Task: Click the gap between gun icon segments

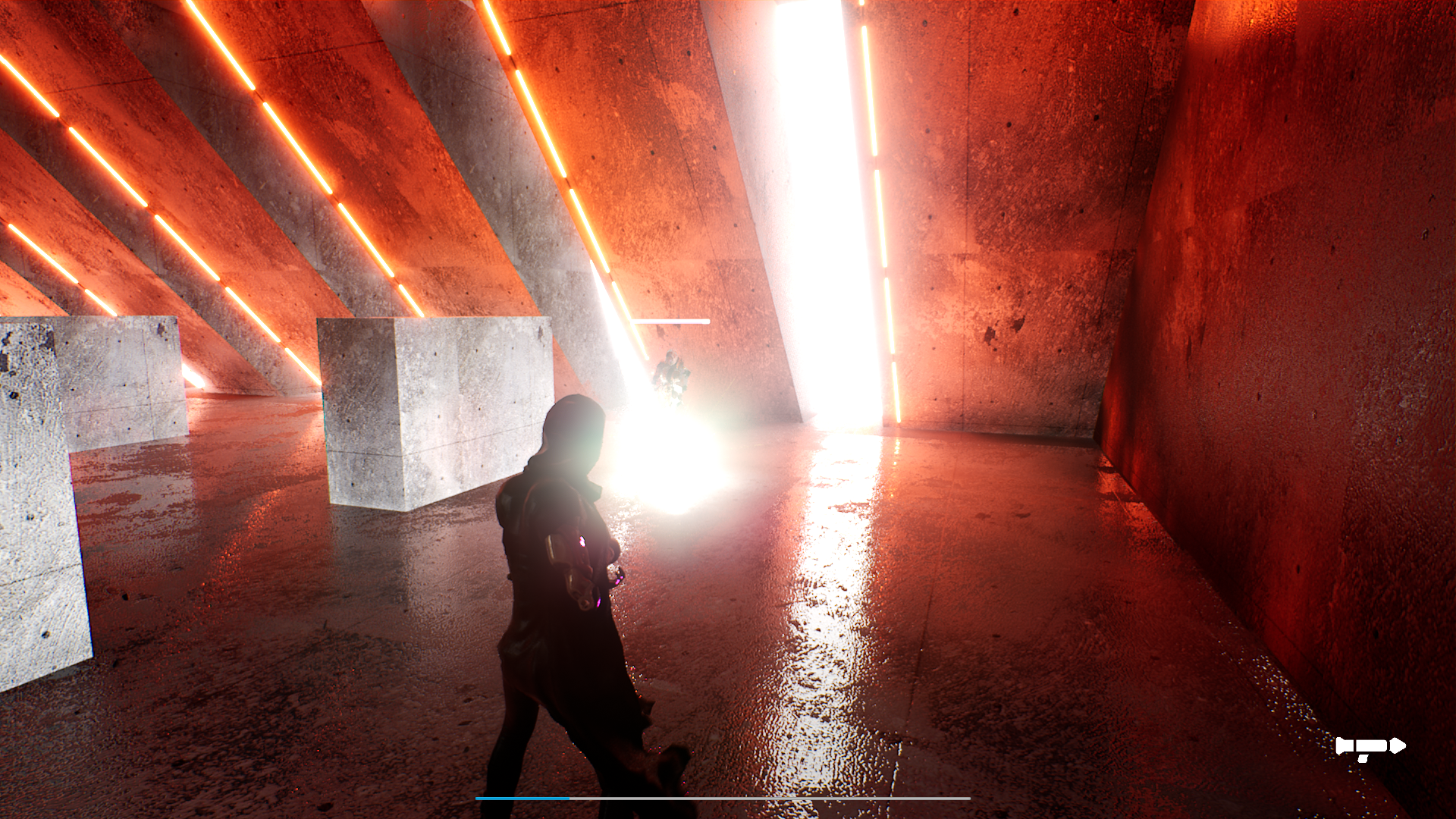Action: click(x=1354, y=745)
